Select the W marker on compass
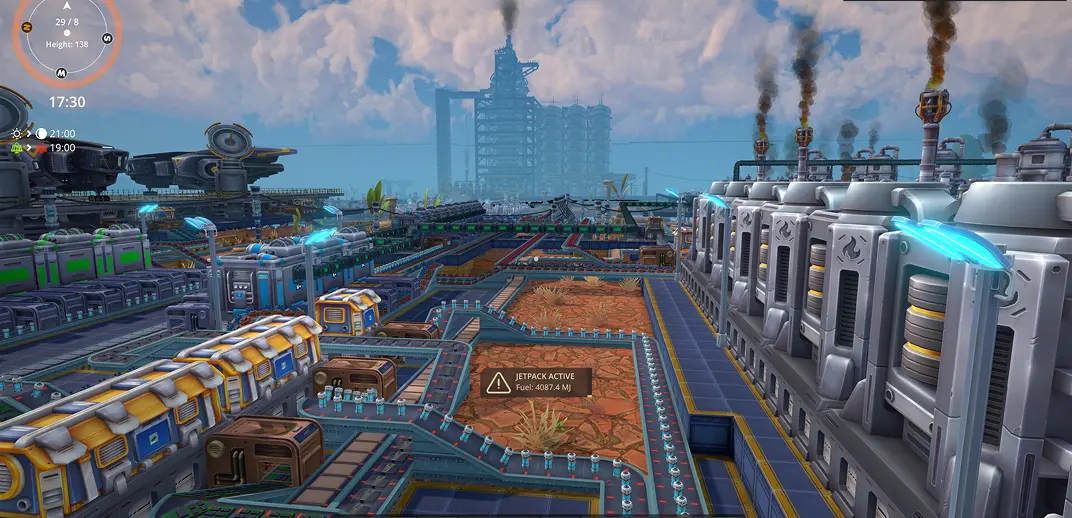Screen dimensions: 1072x518 coord(62,72)
